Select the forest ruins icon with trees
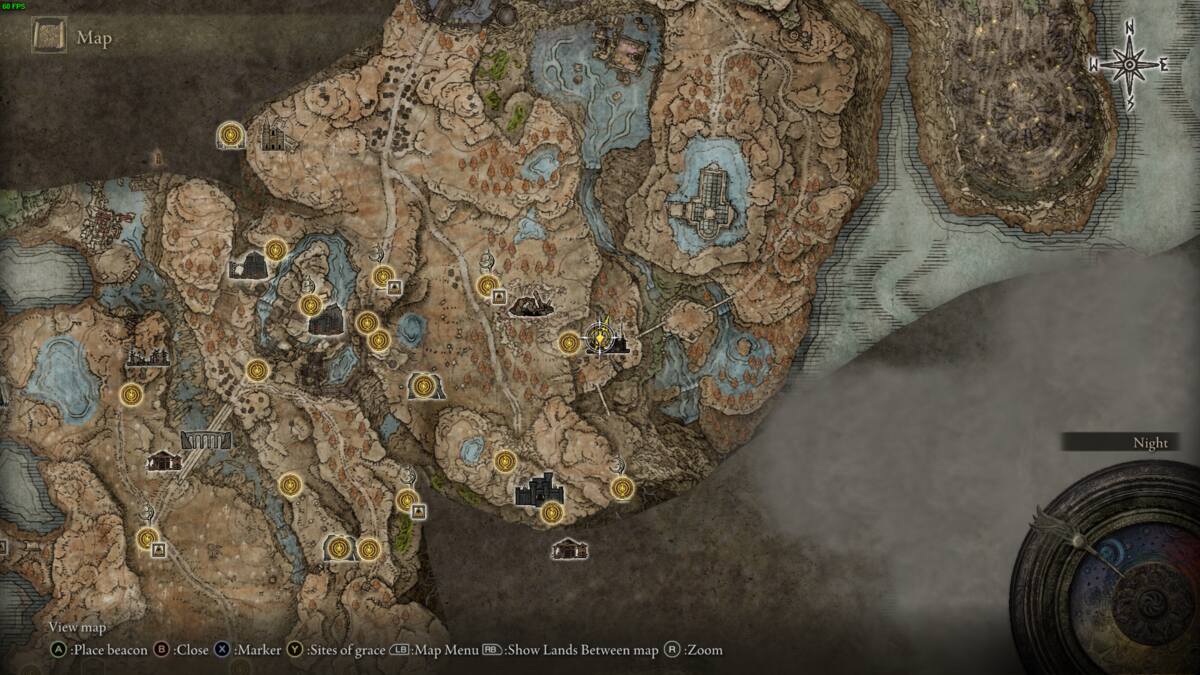Image resolution: width=1200 pixels, height=675 pixels. pyautogui.click(x=147, y=349)
